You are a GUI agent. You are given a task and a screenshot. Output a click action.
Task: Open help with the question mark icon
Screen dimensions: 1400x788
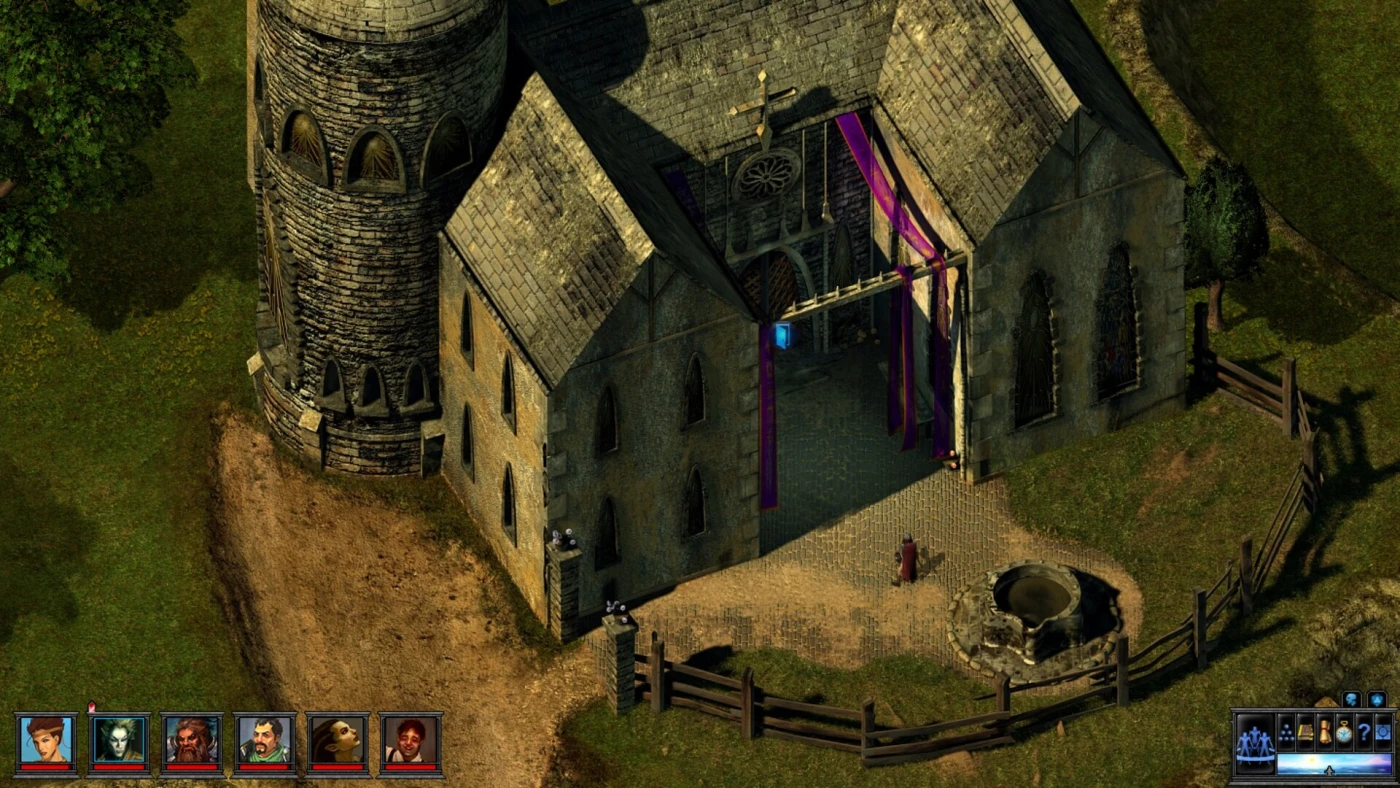point(1364,731)
